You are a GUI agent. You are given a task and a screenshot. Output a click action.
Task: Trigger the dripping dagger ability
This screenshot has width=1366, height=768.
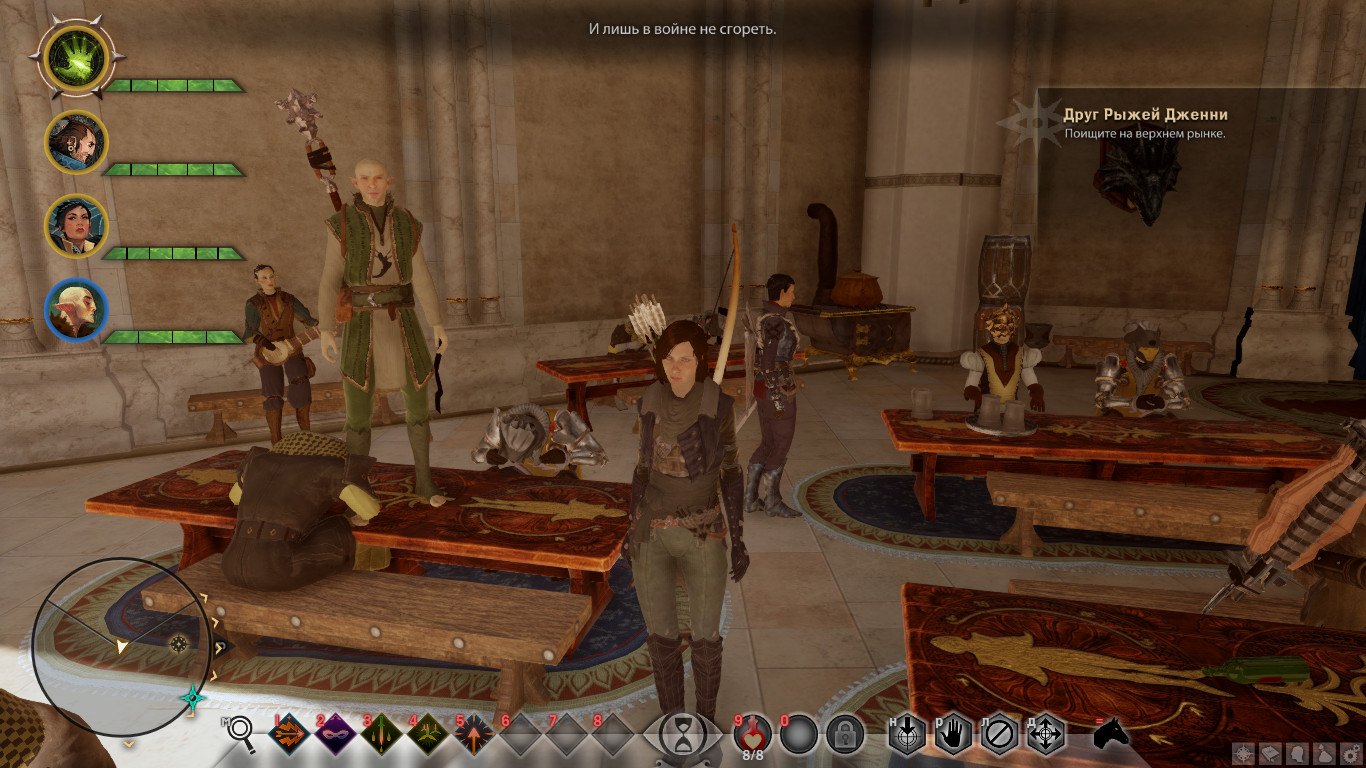point(382,735)
